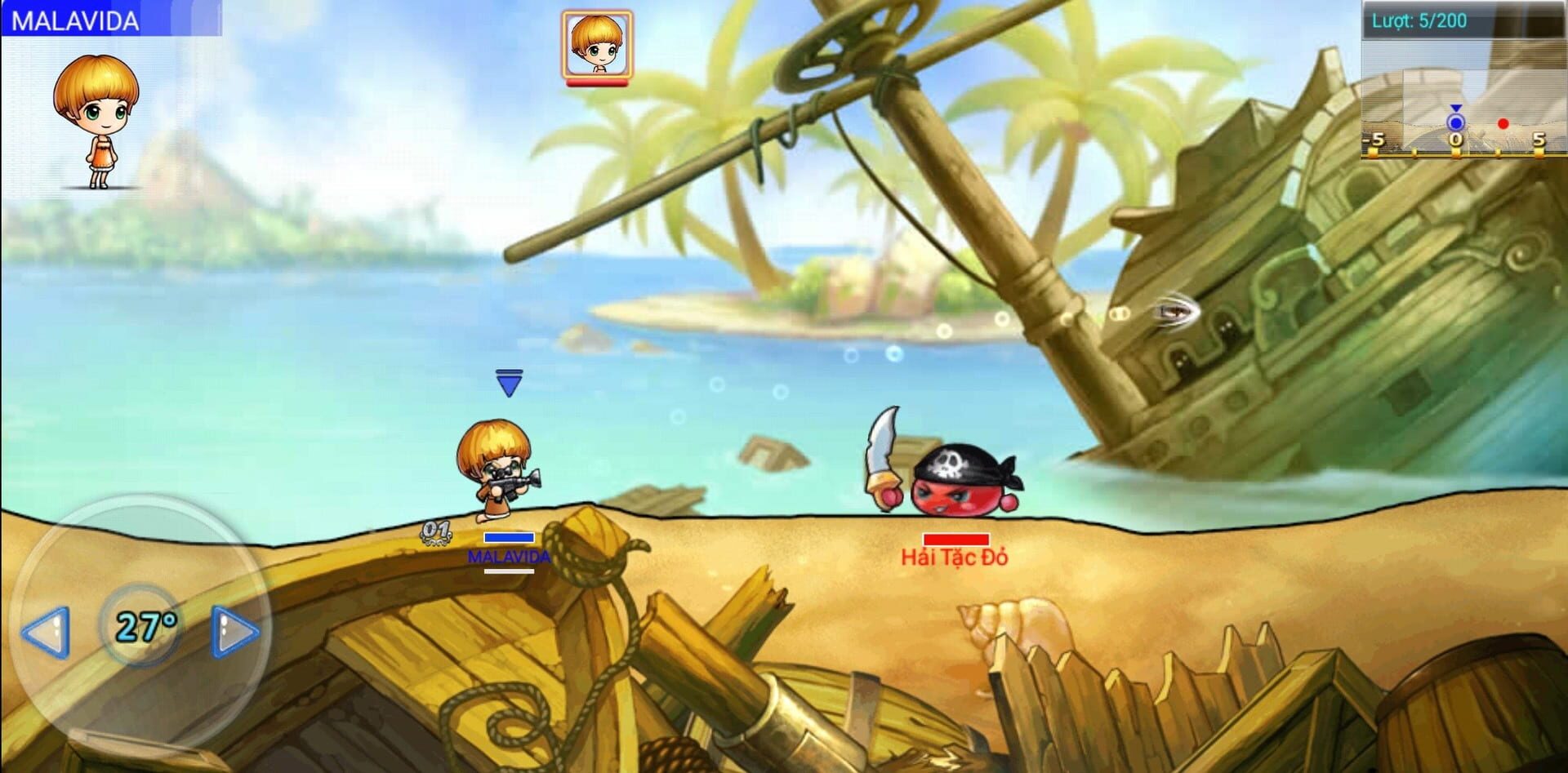Tap the blue player marker on the minimap
The width and height of the screenshot is (1568, 773).
pyautogui.click(x=1454, y=122)
